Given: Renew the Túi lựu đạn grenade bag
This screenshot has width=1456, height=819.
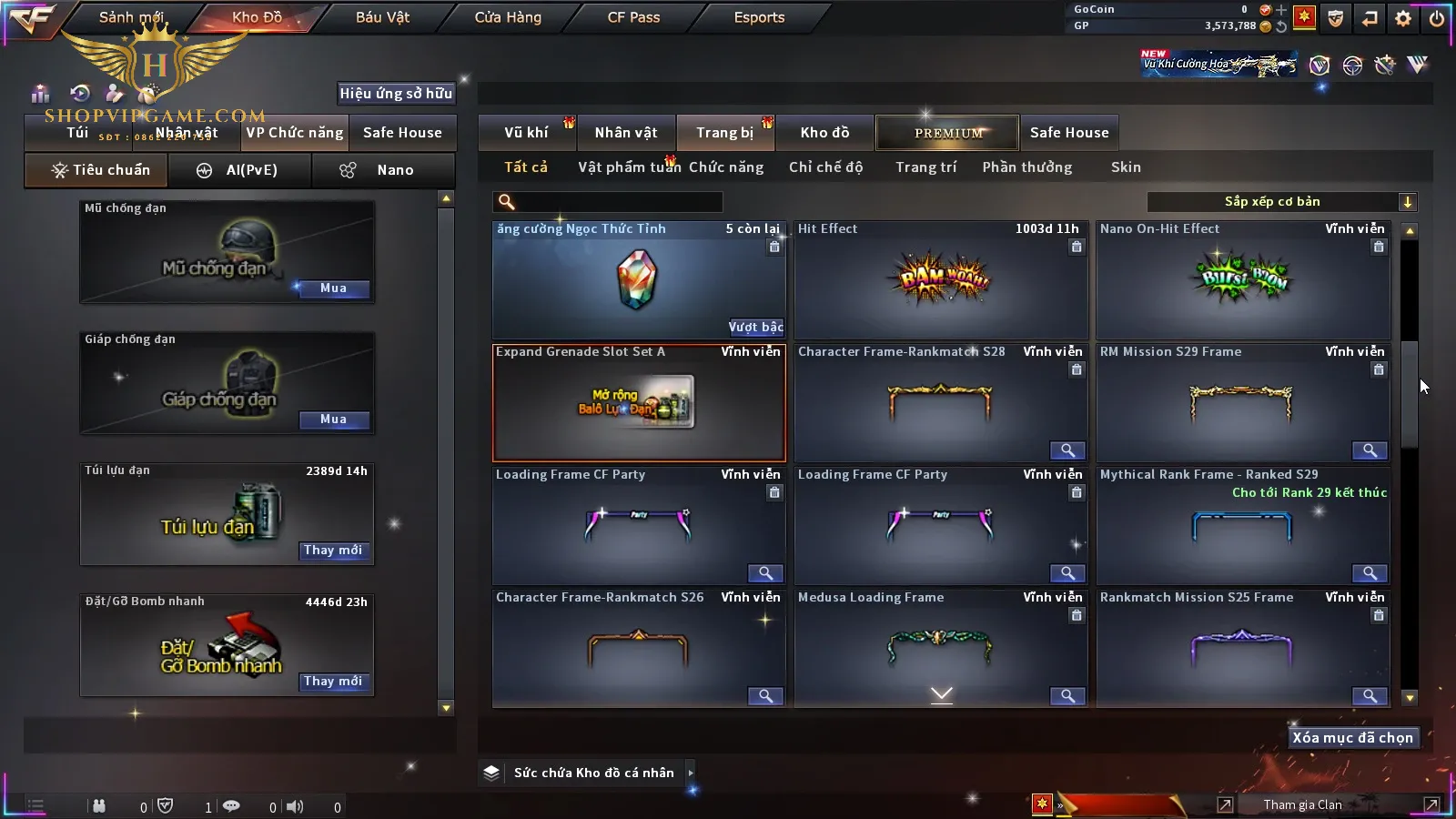Looking at the screenshot, I should 333,551.
